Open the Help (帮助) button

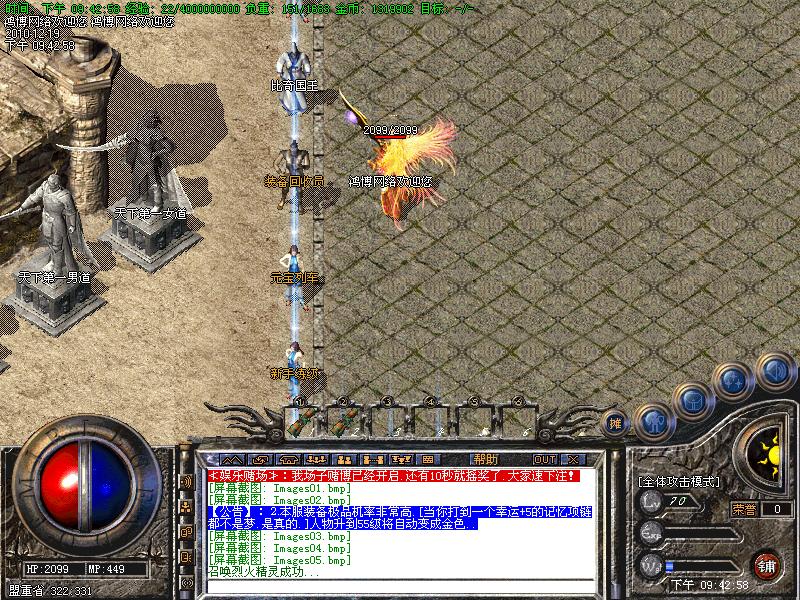pyautogui.click(x=486, y=460)
